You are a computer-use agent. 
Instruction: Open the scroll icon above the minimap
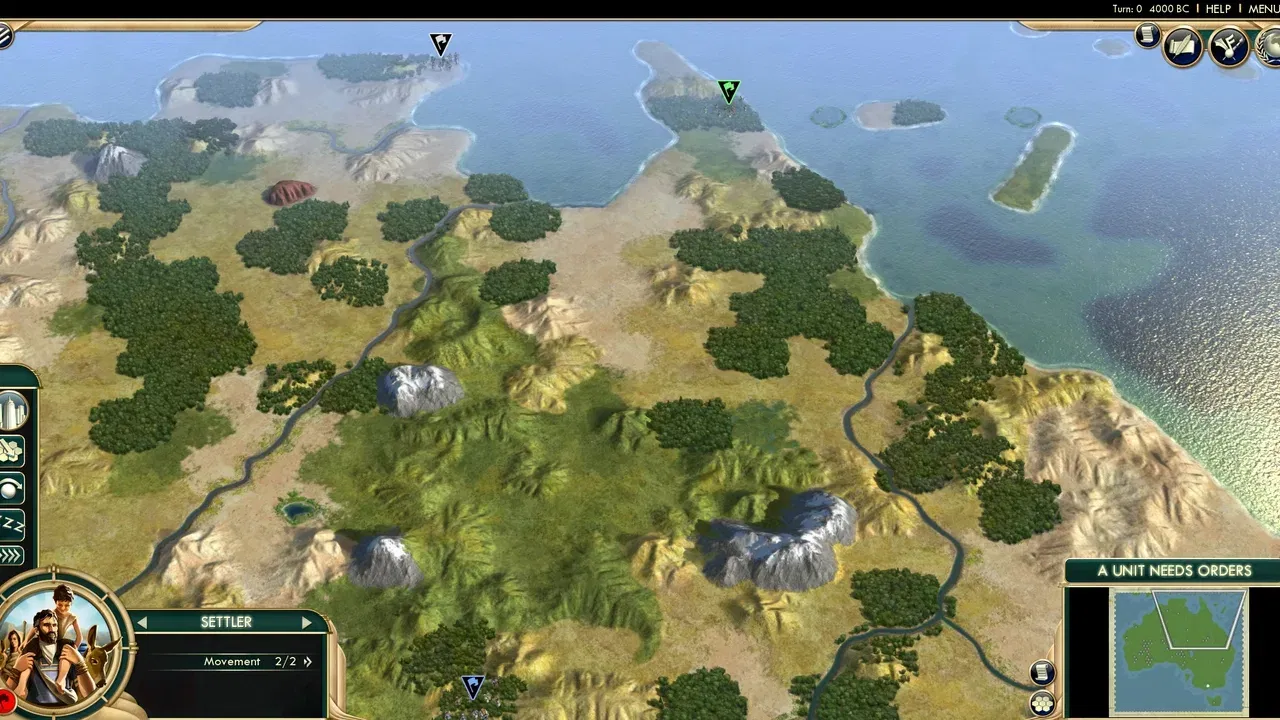(x=1041, y=671)
